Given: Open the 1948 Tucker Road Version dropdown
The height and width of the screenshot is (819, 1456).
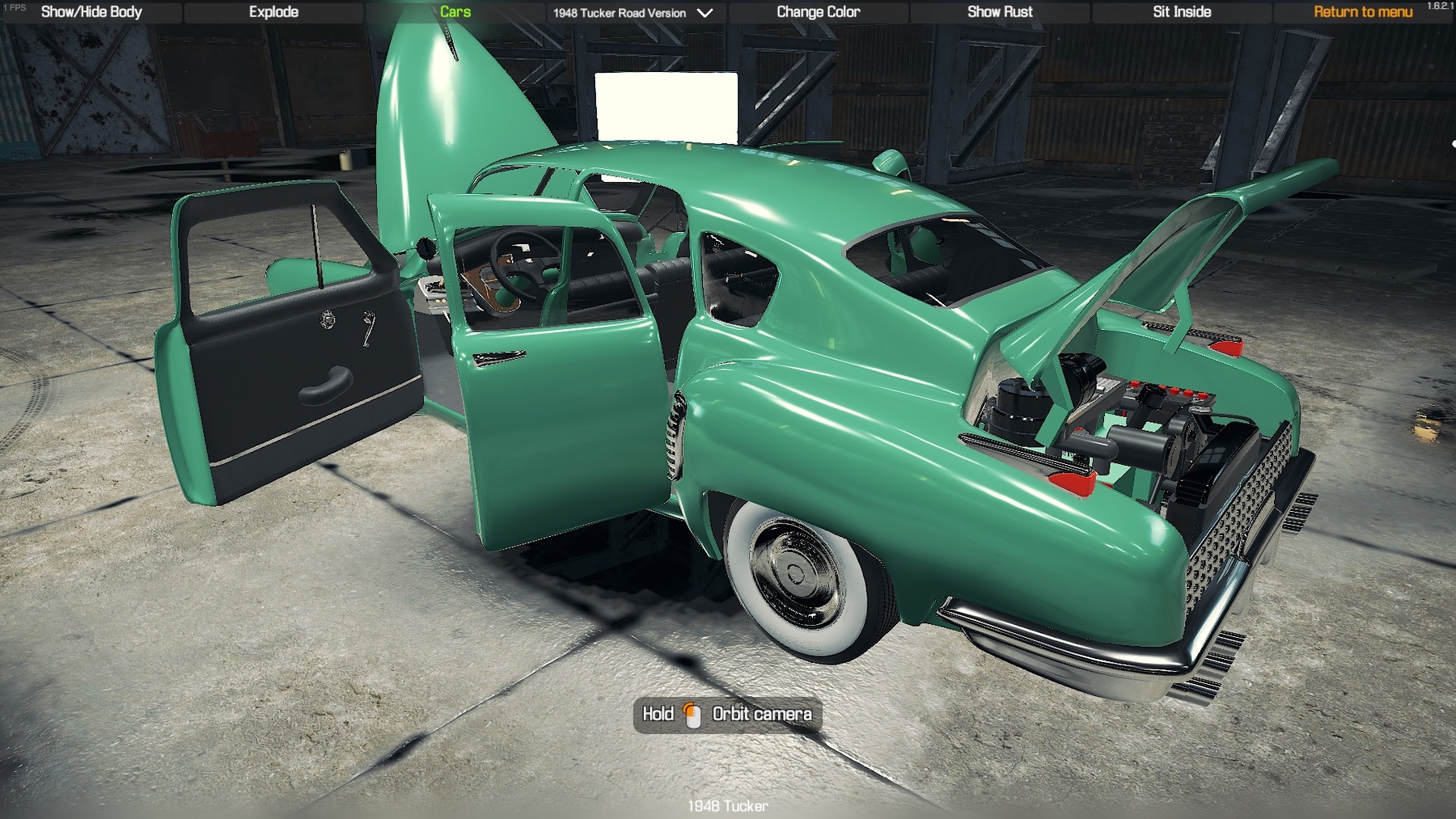Looking at the screenshot, I should pos(633,13).
